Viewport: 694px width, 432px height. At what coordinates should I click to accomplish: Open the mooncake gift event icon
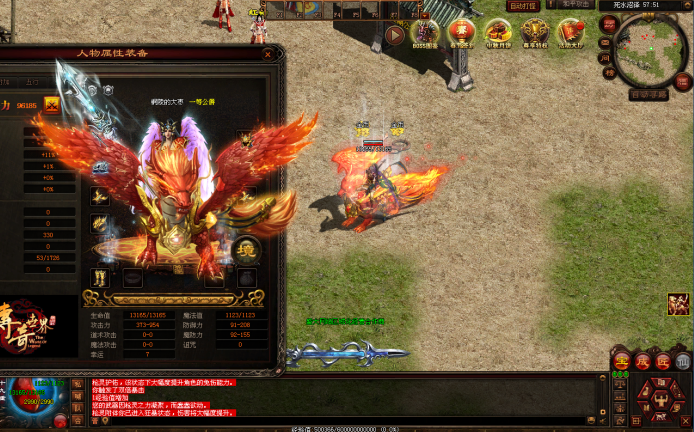click(498, 34)
